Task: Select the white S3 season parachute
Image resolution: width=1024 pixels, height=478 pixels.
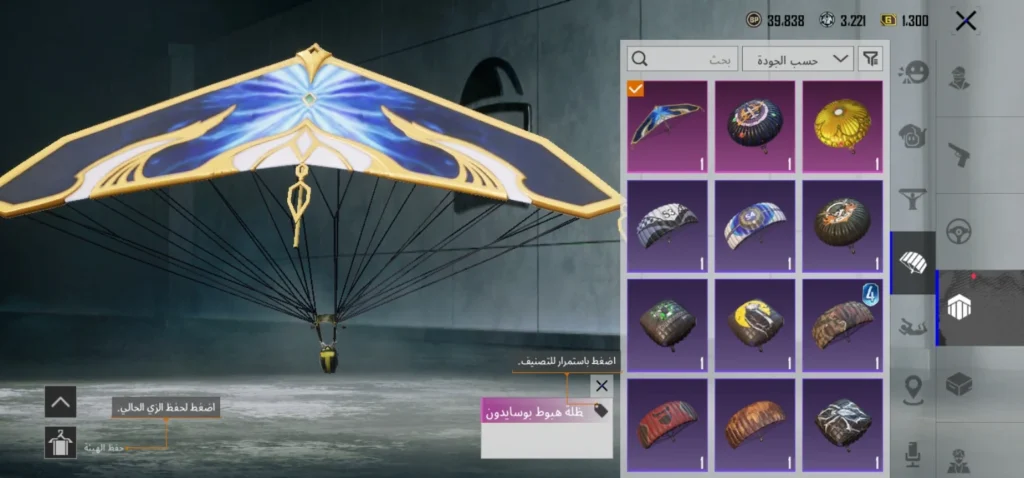Action: pos(667,225)
